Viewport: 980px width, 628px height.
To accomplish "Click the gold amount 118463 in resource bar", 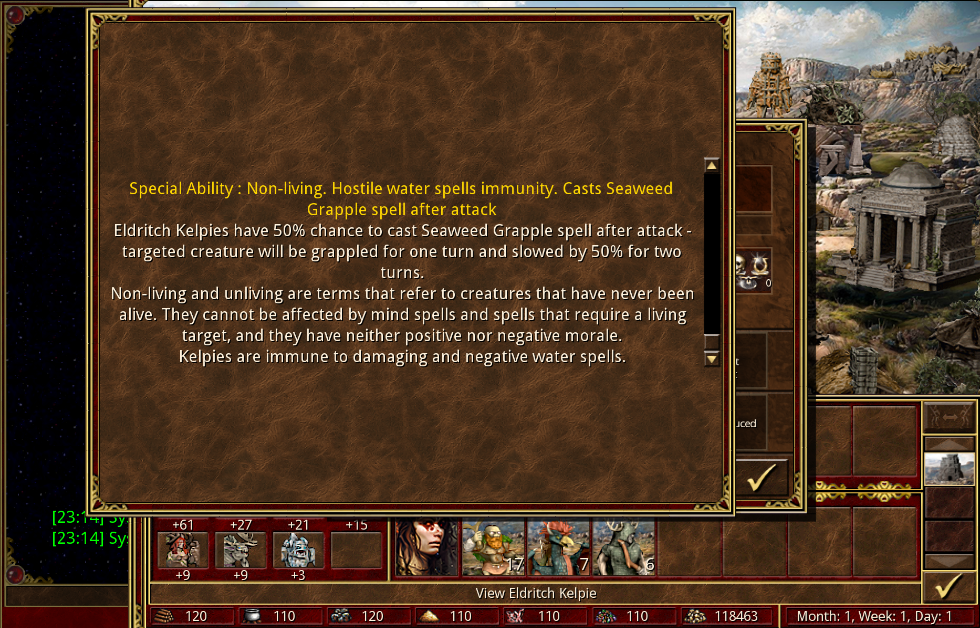I will coord(730,617).
